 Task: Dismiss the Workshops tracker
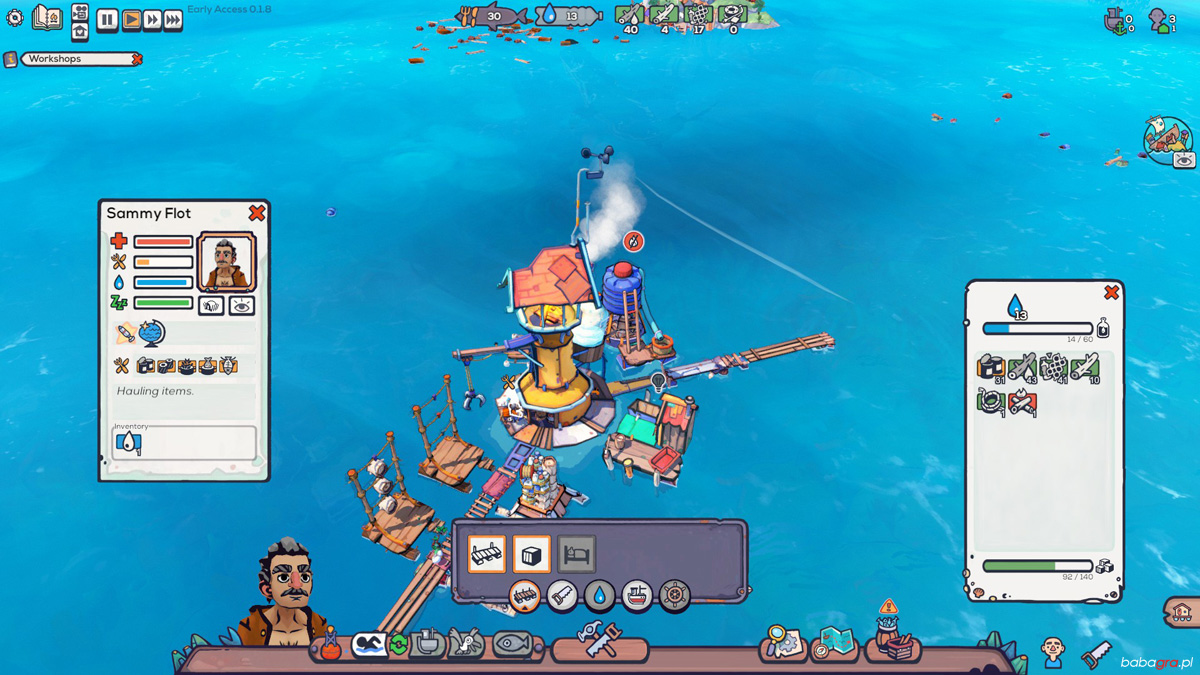[x=137, y=60]
